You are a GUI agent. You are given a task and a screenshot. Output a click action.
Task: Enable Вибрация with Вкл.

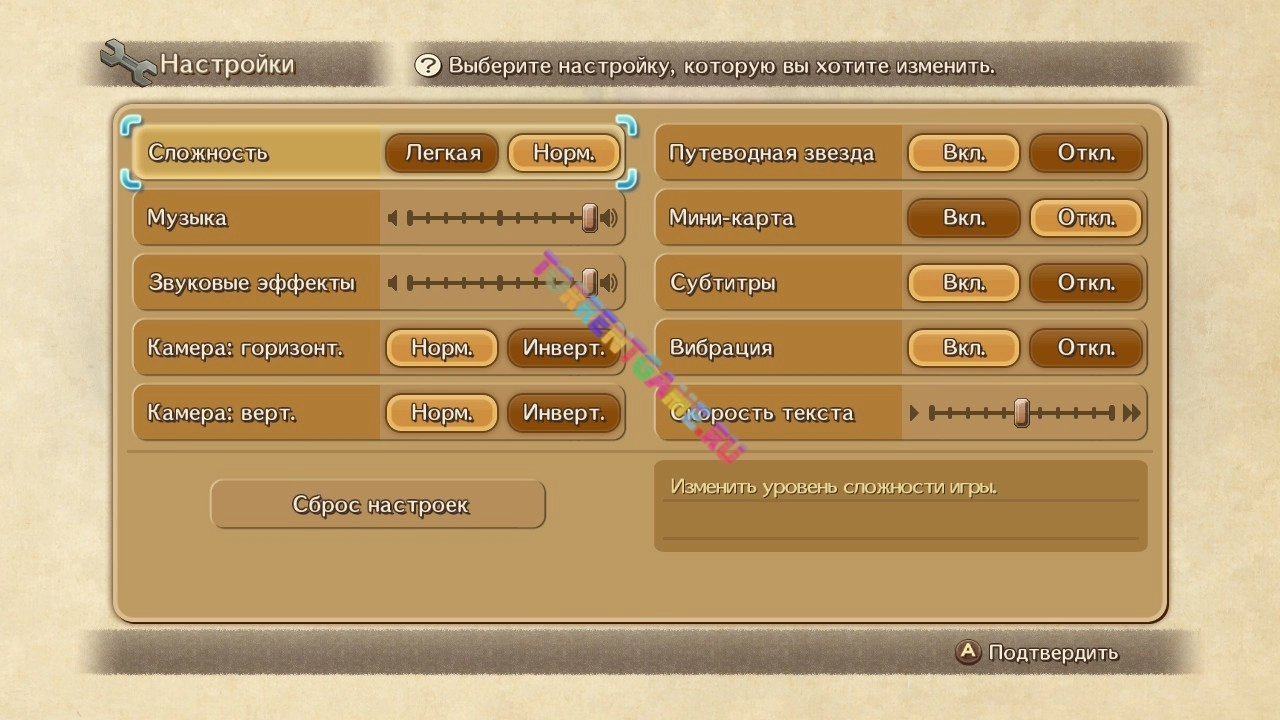coord(964,348)
